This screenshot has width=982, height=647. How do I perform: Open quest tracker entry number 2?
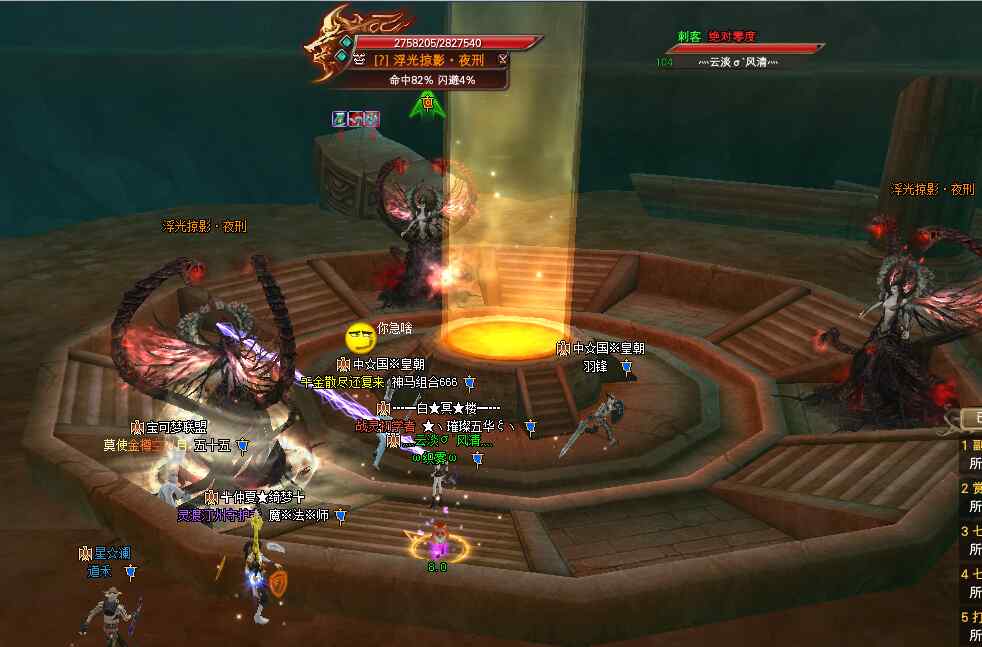[x=971, y=488]
